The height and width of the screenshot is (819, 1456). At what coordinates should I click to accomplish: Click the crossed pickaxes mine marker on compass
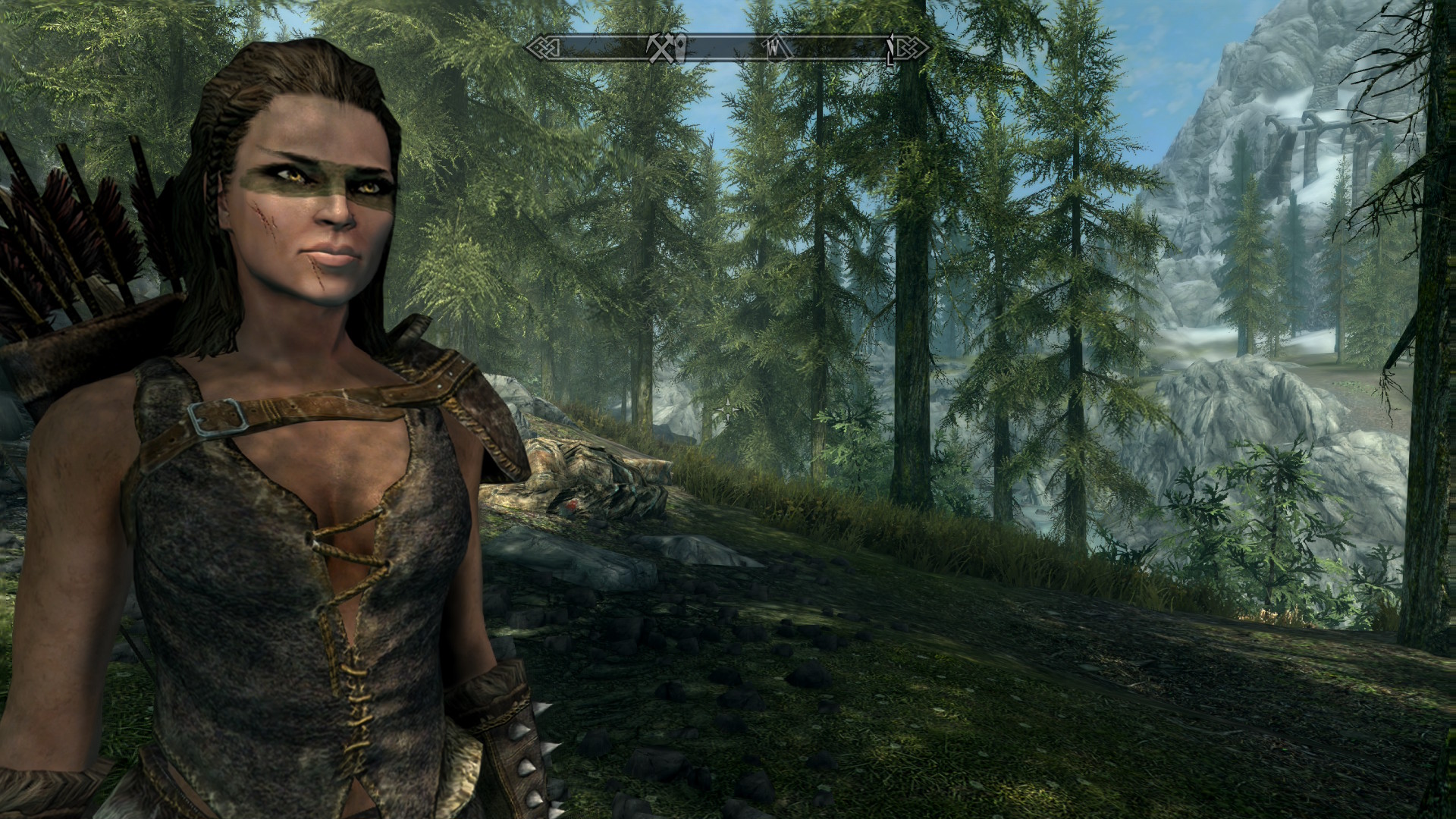[658, 49]
